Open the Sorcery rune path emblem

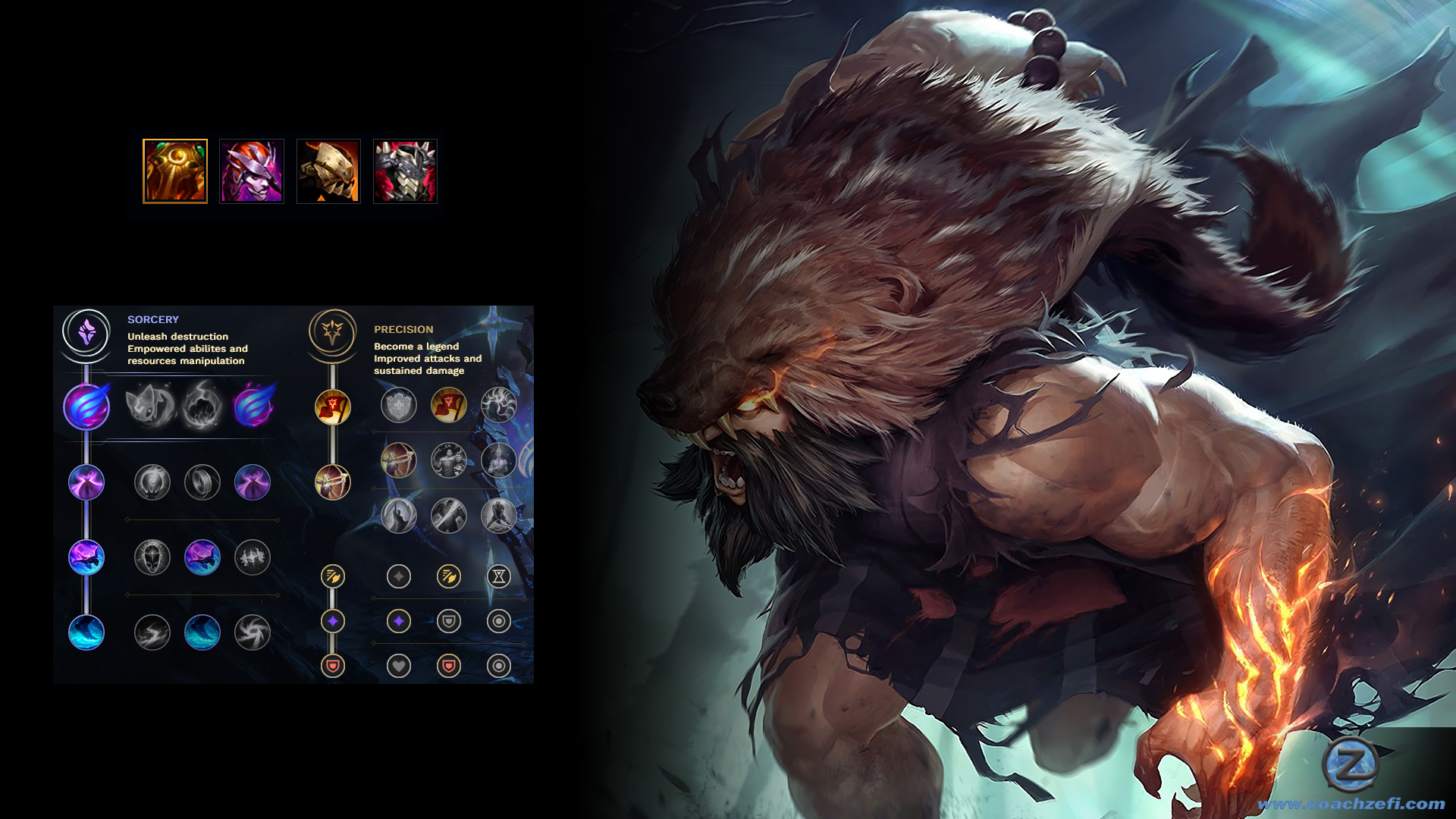point(86,332)
